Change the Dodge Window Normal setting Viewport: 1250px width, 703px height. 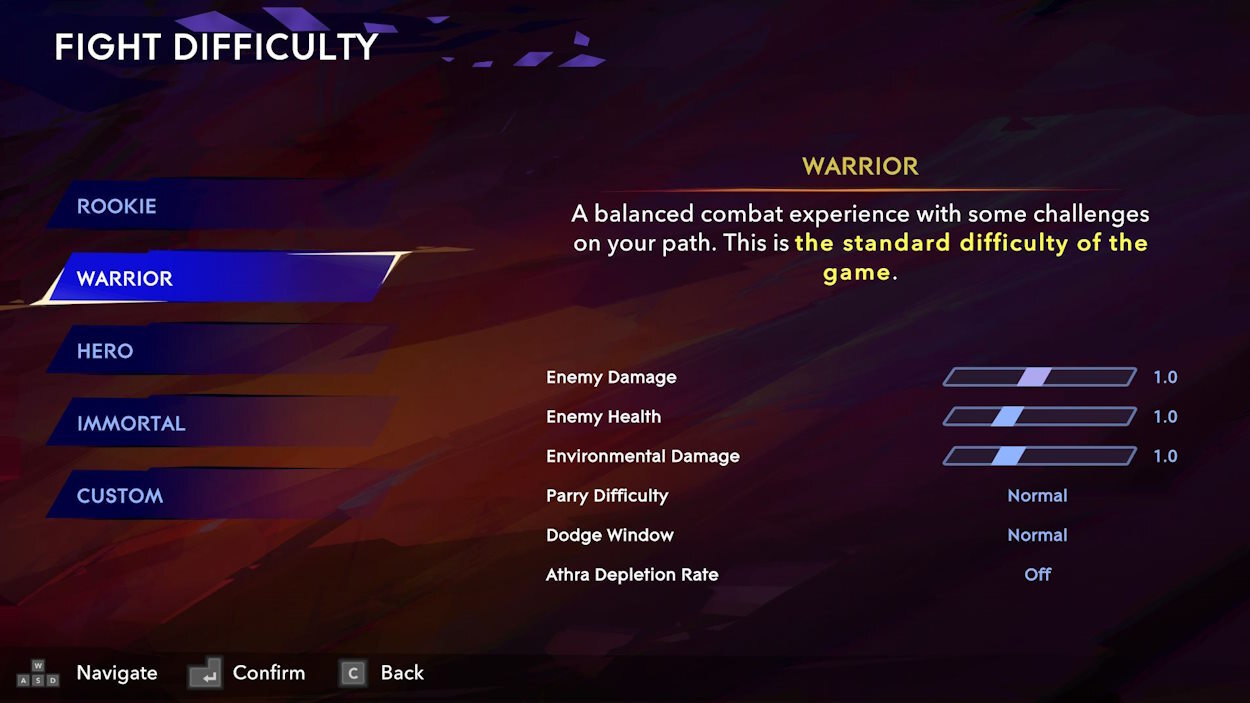[x=1037, y=535]
